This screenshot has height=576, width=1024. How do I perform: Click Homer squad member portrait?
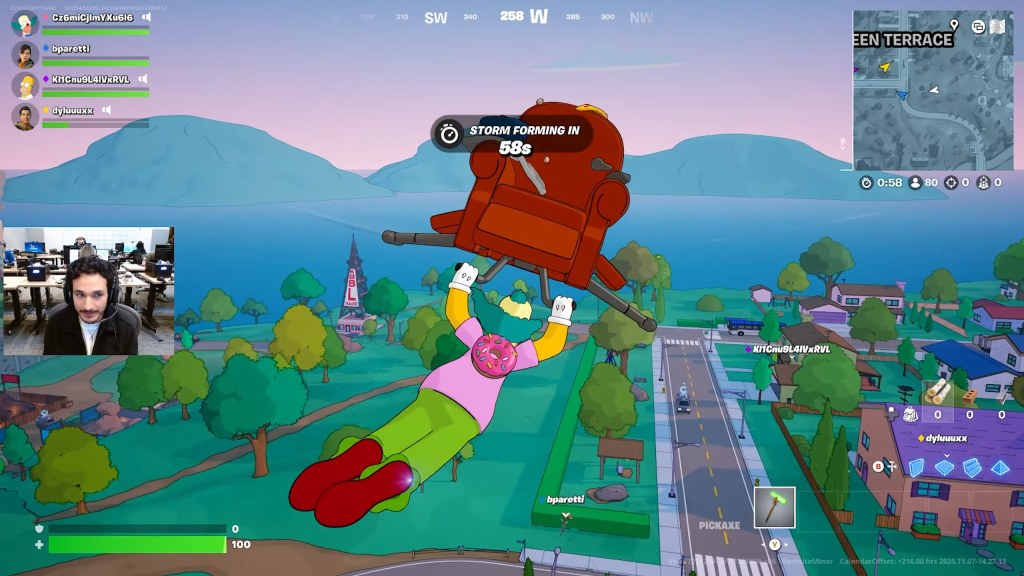25,85
